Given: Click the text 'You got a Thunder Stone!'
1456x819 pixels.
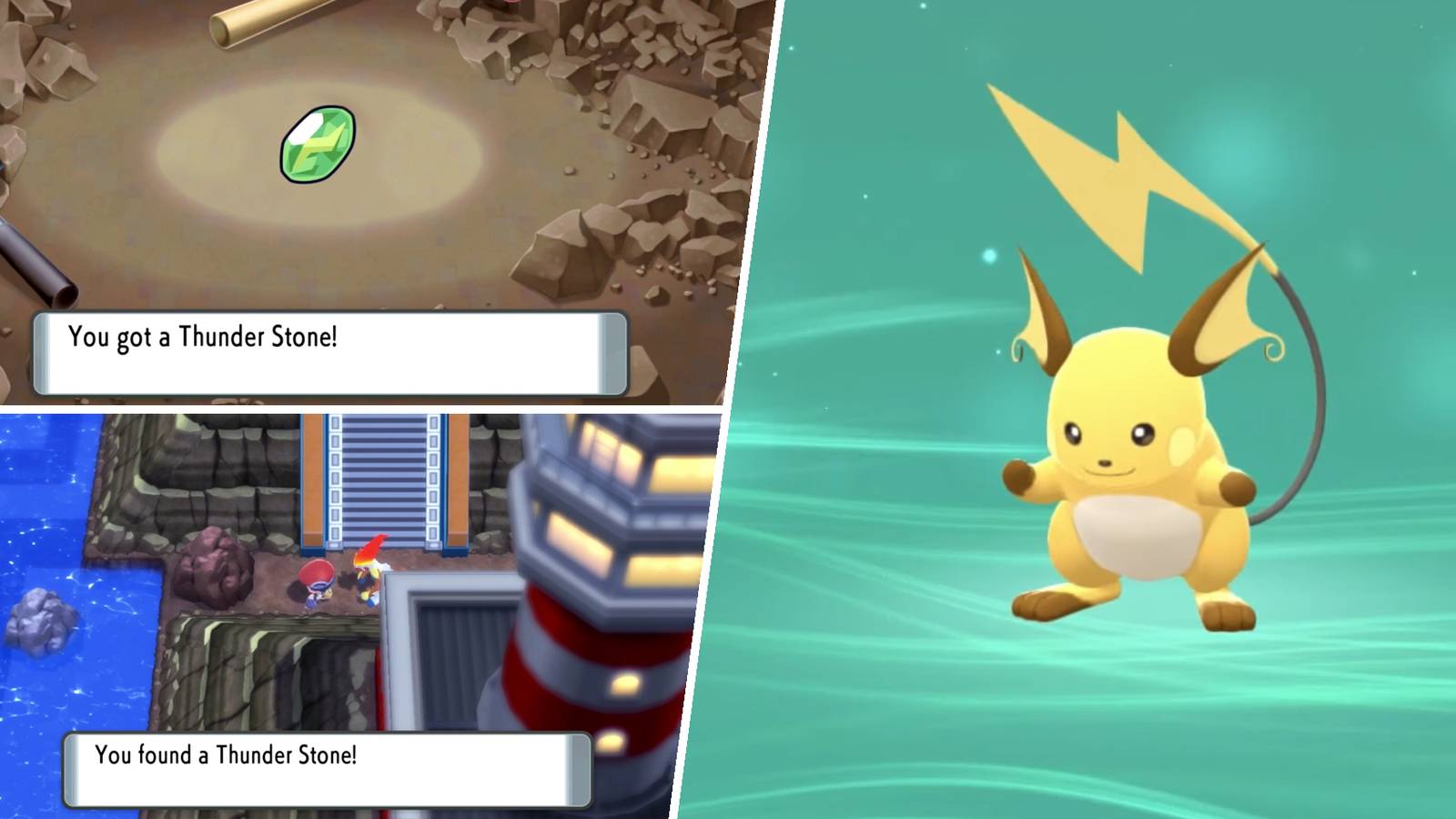Looking at the screenshot, I should click(x=202, y=337).
